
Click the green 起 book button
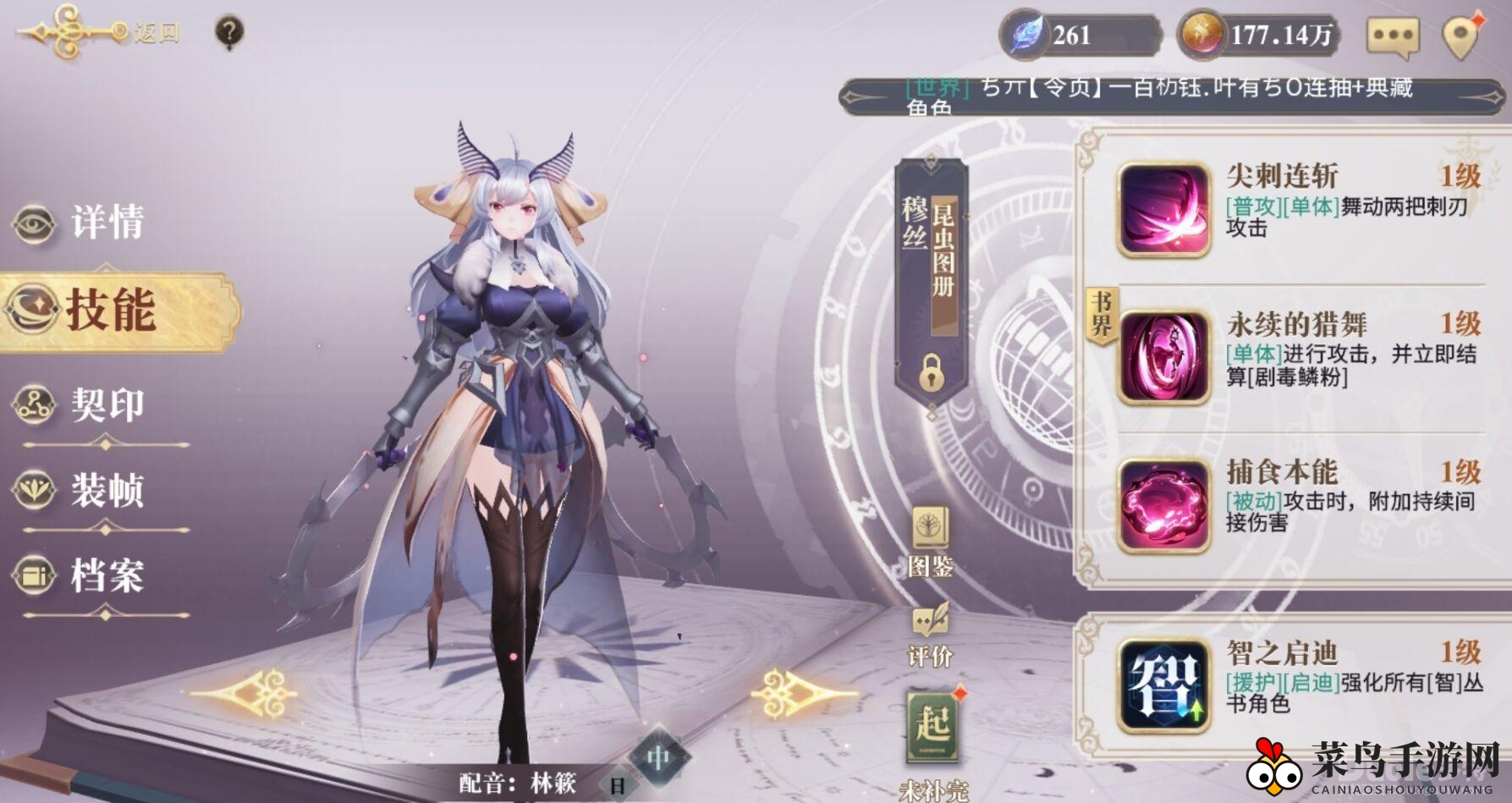coord(932,725)
